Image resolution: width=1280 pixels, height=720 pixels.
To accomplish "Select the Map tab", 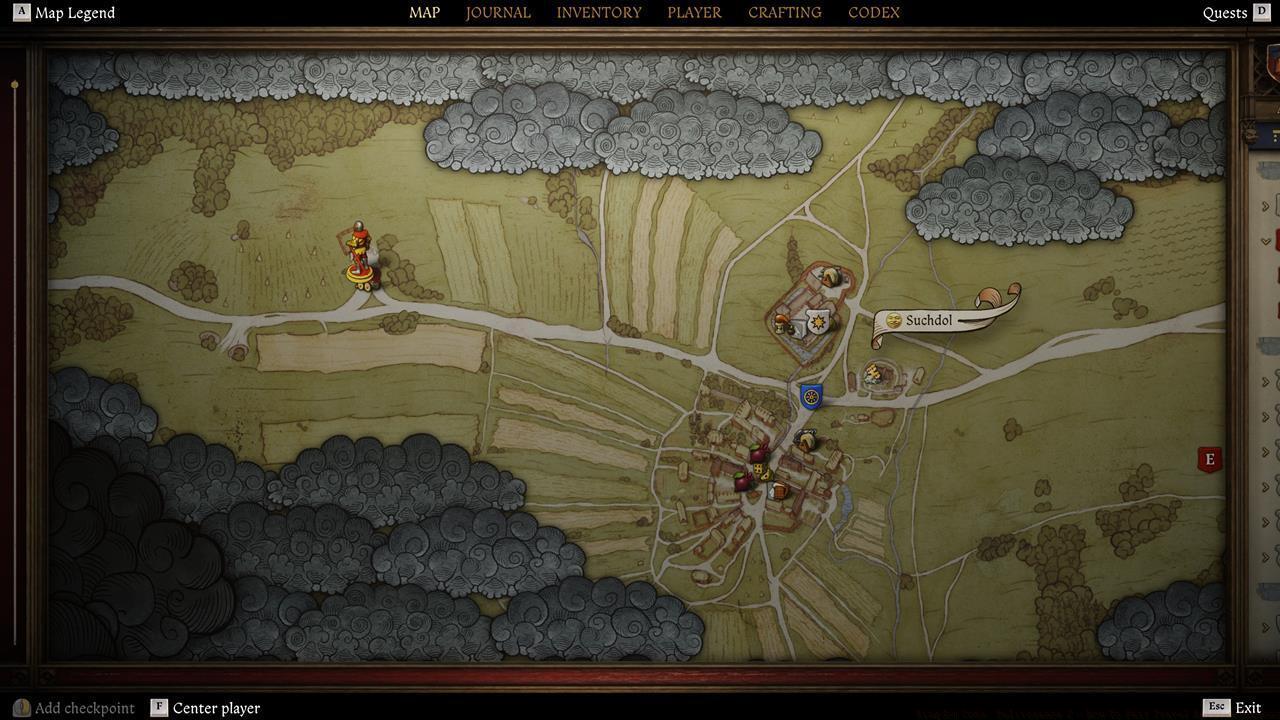I will [x=424, y=13].
